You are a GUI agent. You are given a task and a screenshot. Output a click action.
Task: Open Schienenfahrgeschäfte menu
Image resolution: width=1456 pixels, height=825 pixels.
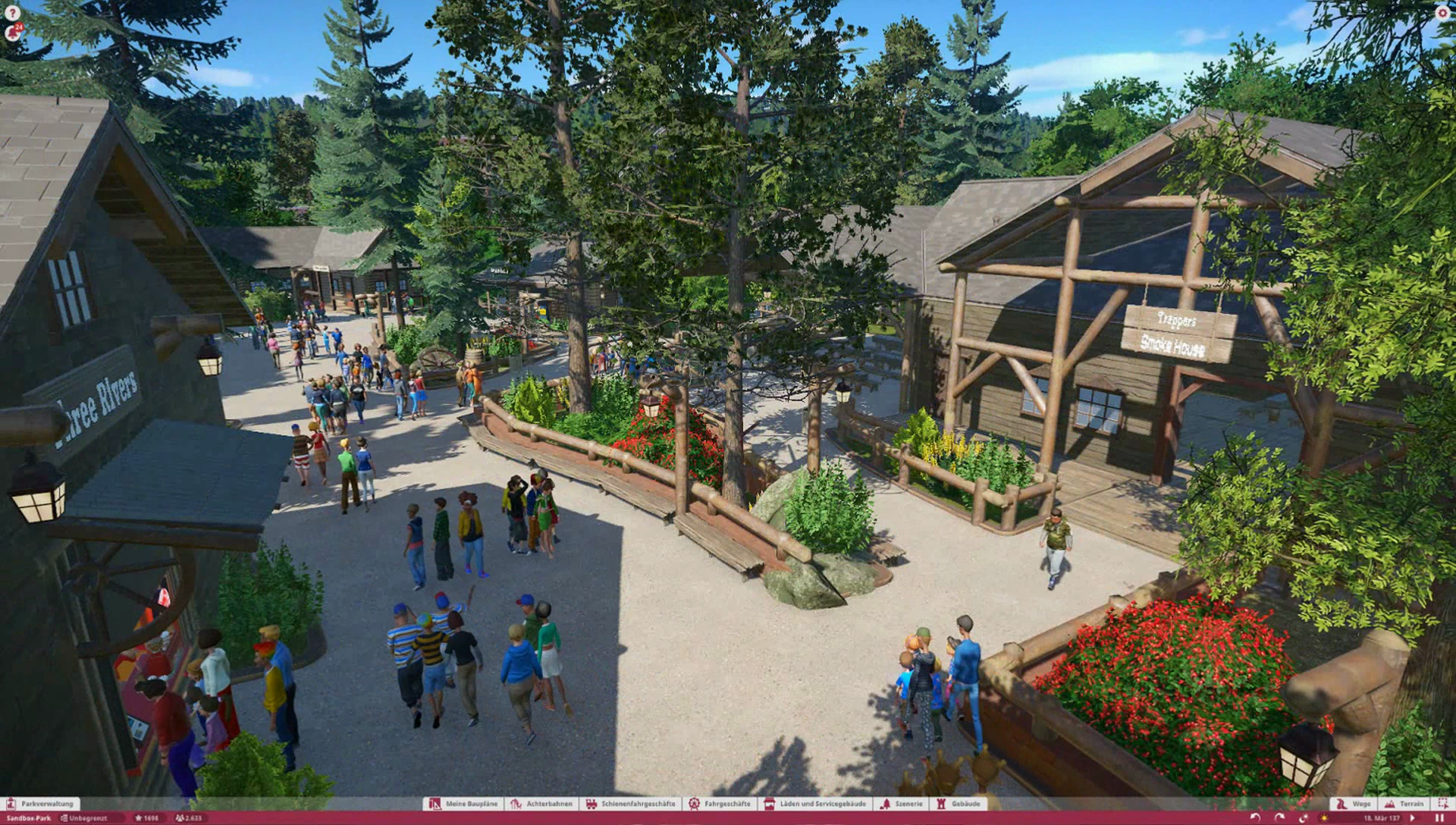631,804
